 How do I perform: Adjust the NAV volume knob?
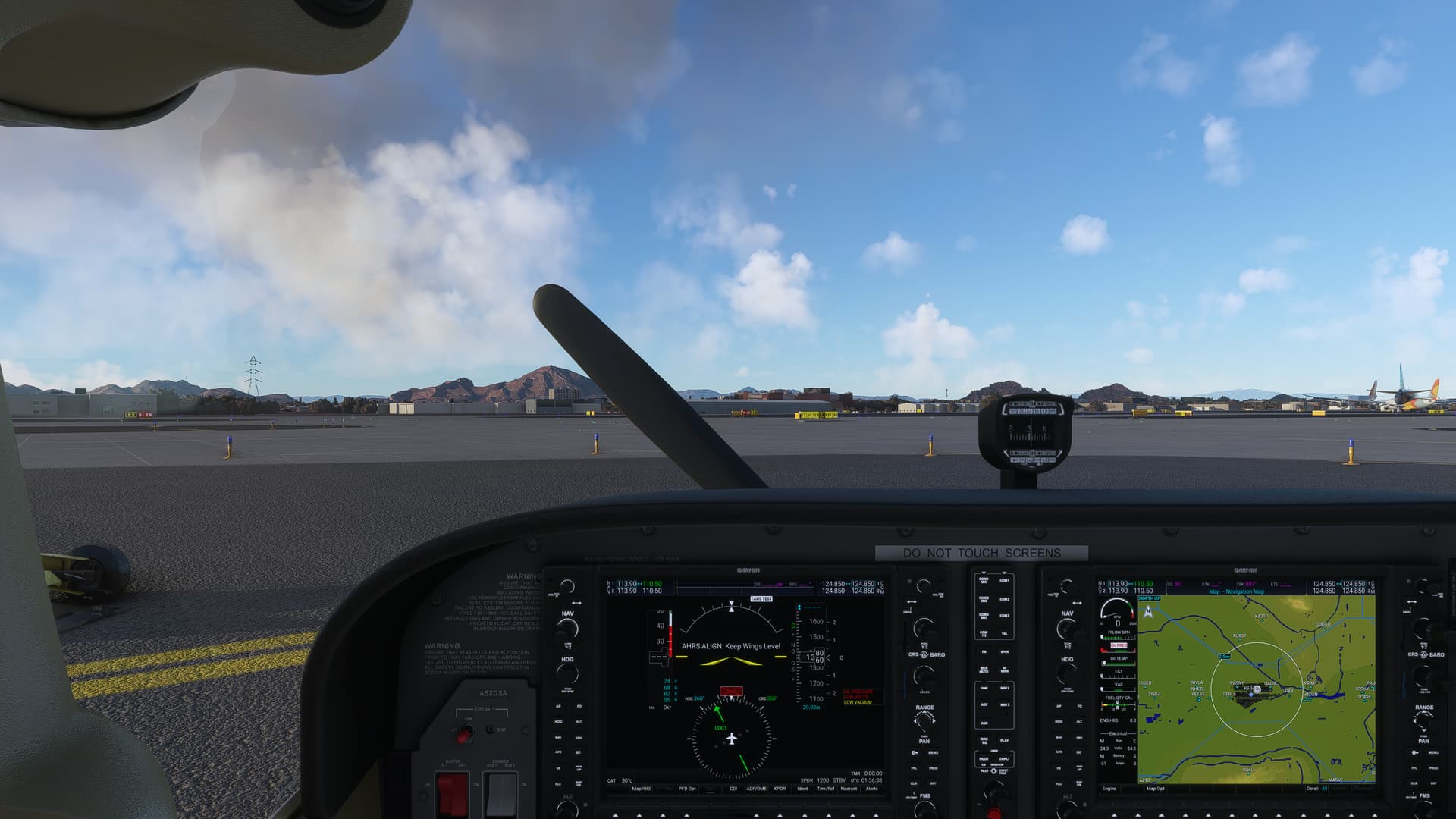click(568, 585)
